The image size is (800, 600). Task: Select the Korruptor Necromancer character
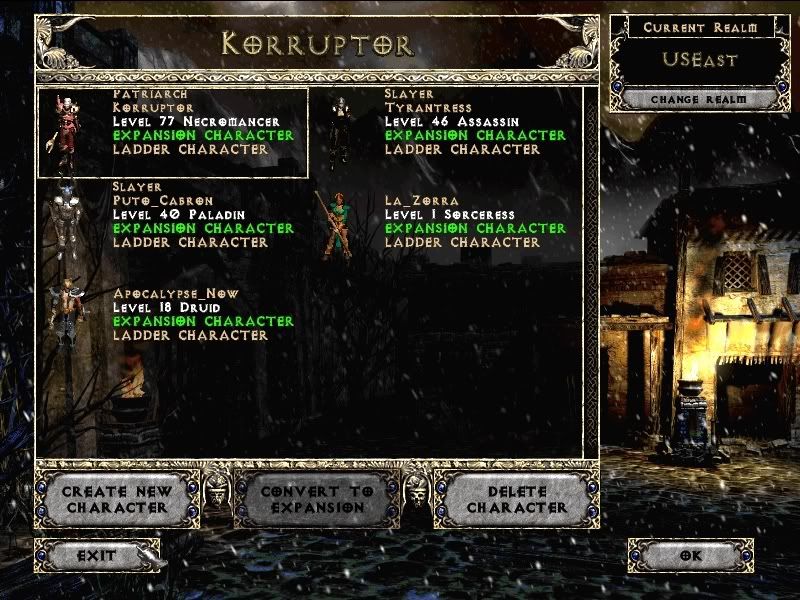[172, 132]
